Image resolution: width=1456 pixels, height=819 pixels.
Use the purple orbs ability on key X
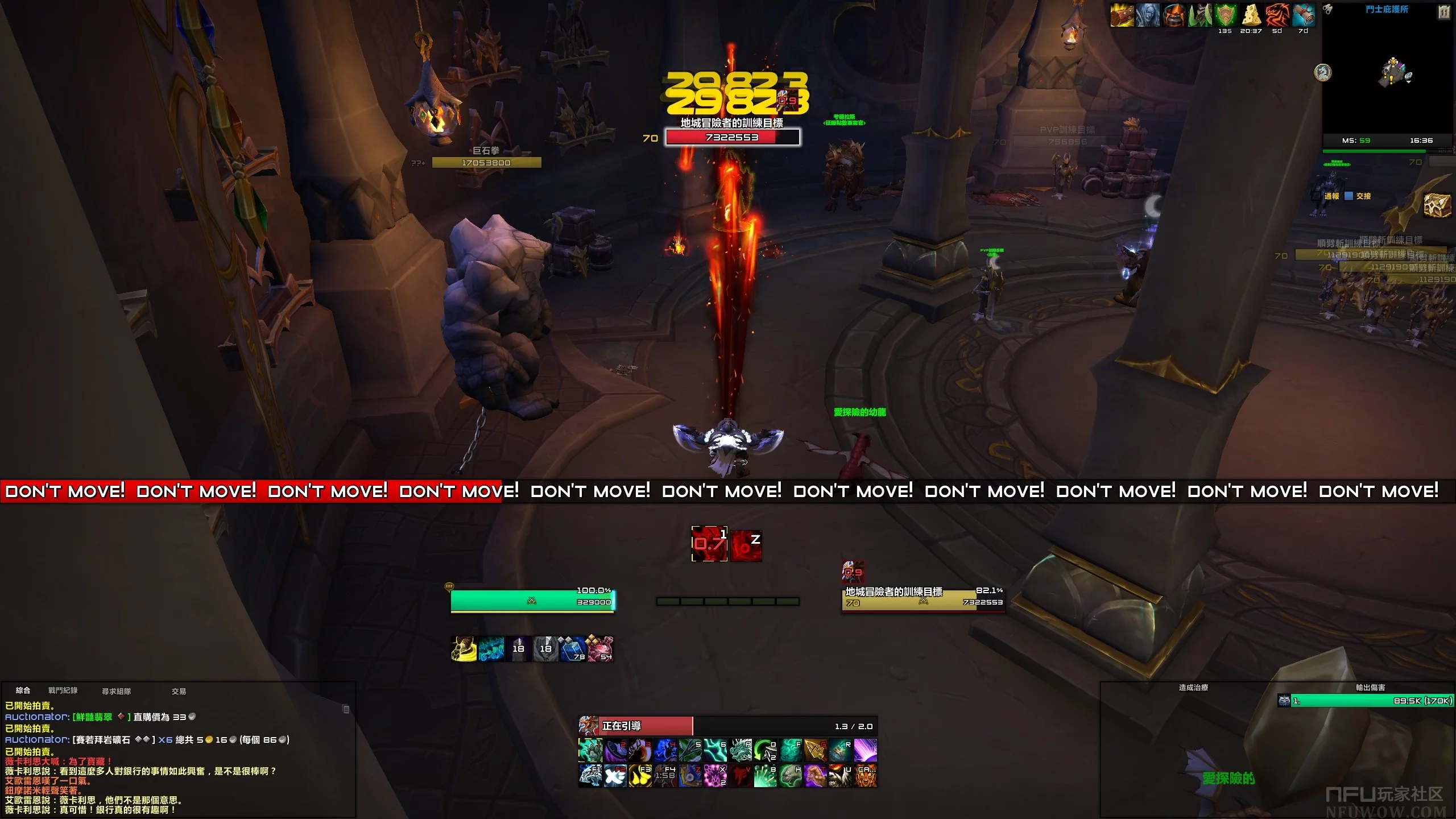tap(715, 775)
